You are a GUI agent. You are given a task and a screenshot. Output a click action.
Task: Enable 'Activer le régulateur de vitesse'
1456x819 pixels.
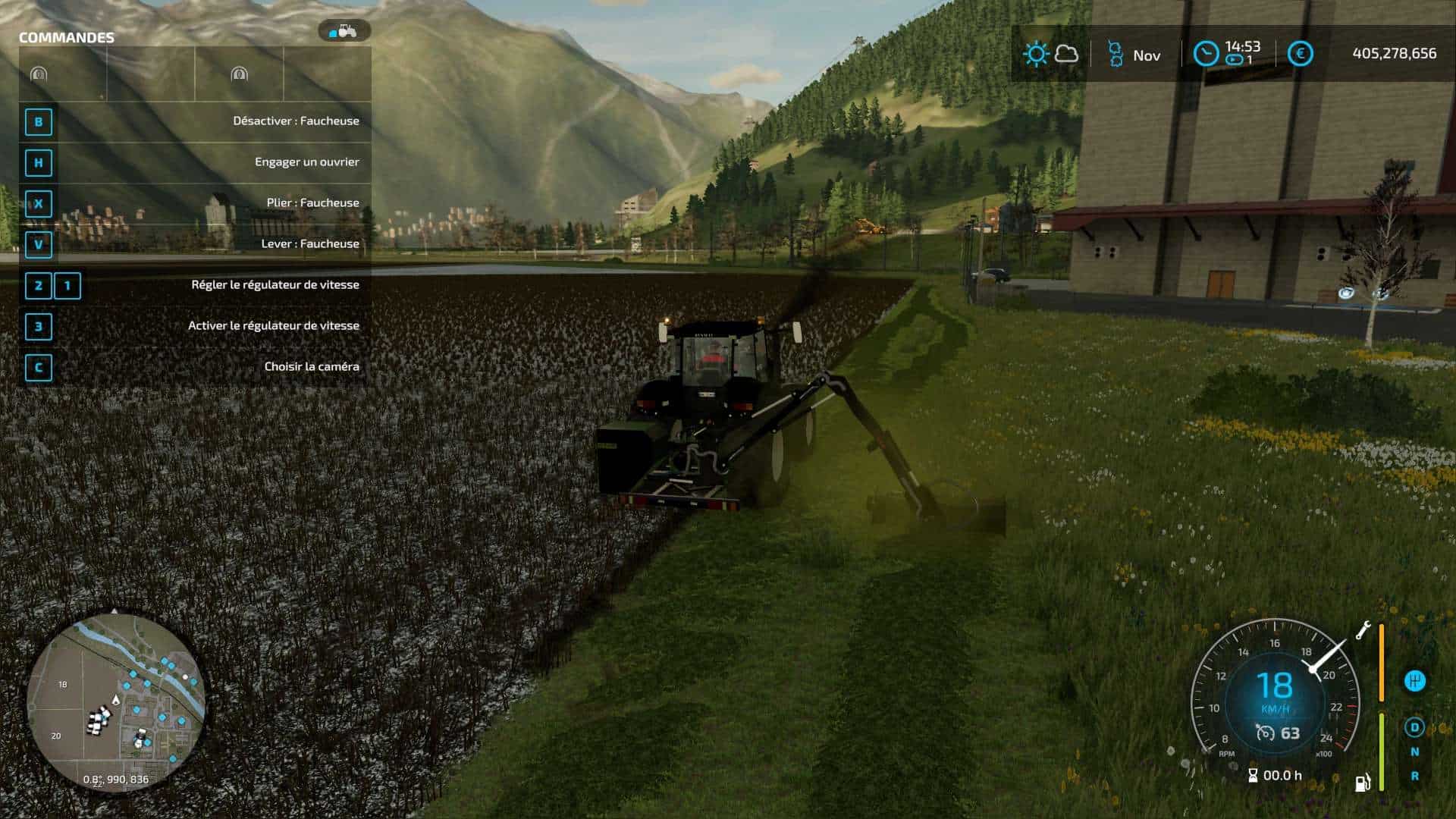pyautogui.click(x=275, y=325)
